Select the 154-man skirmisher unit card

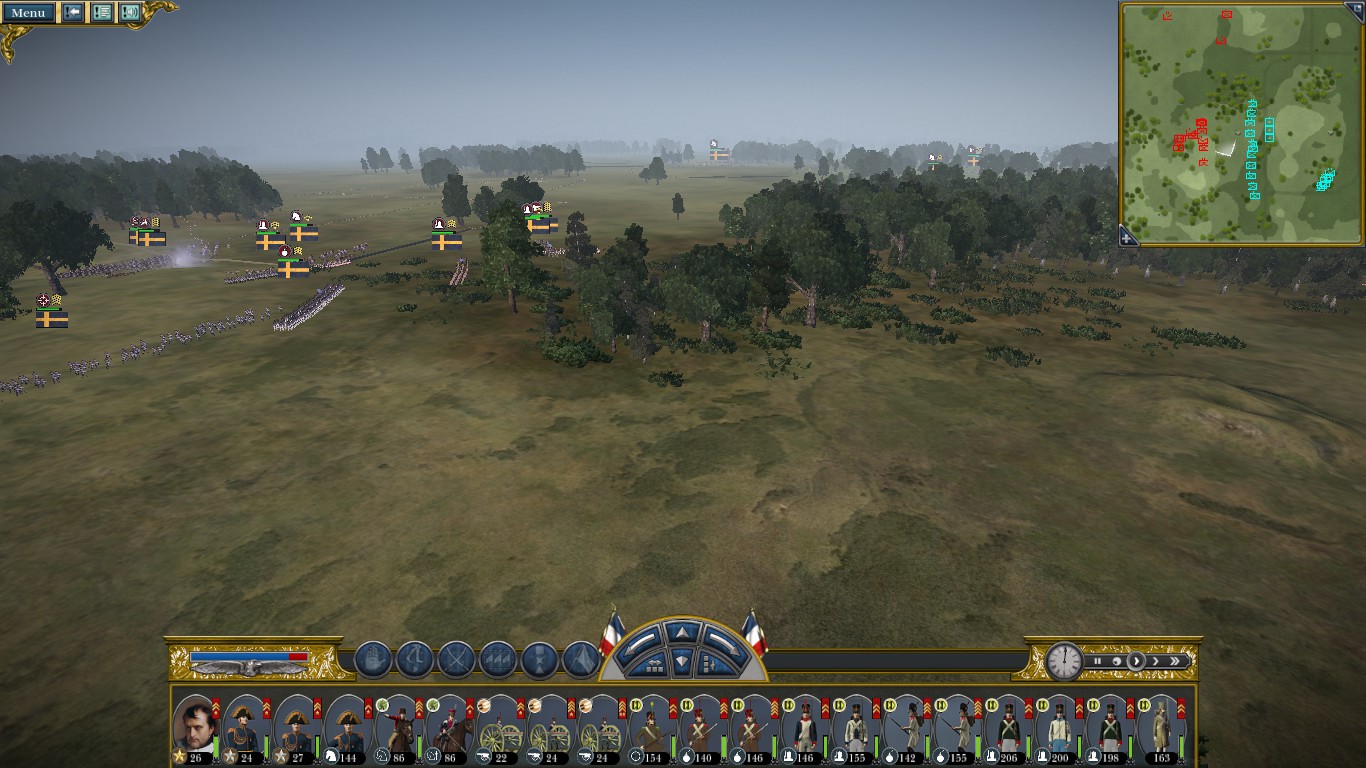(653, 728)
